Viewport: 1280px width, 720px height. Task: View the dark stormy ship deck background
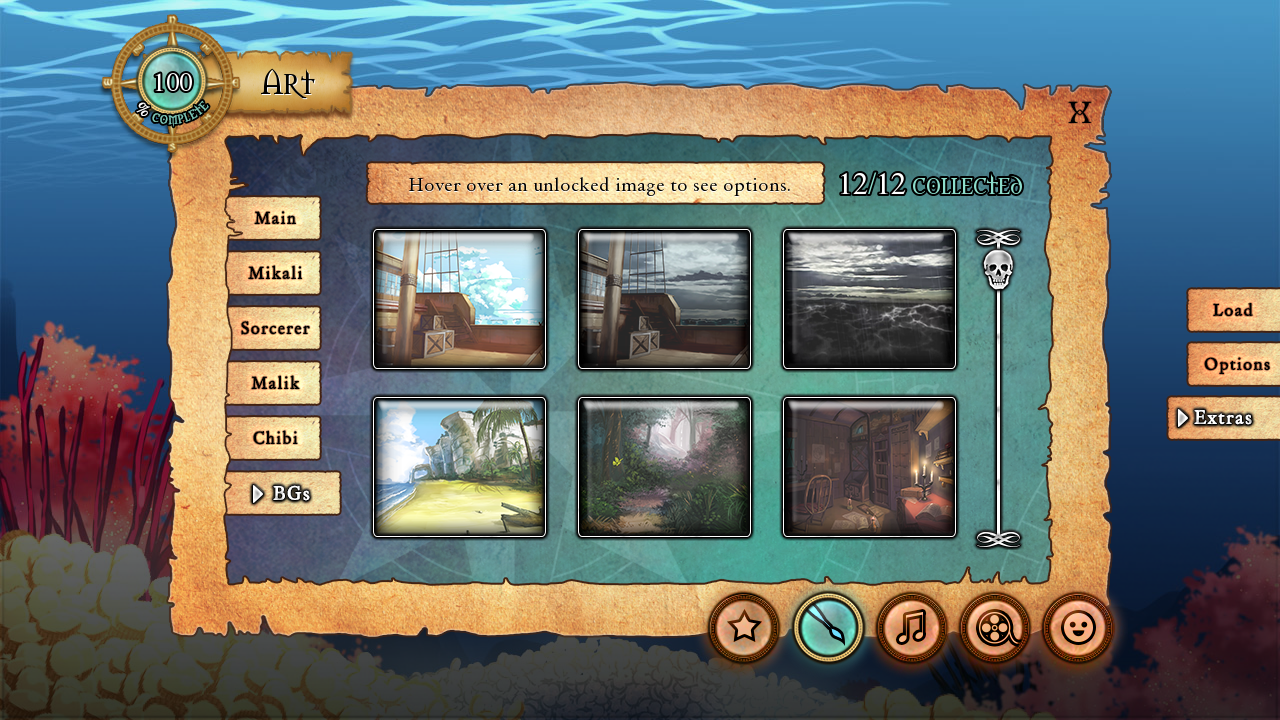[x=664, y=299]
